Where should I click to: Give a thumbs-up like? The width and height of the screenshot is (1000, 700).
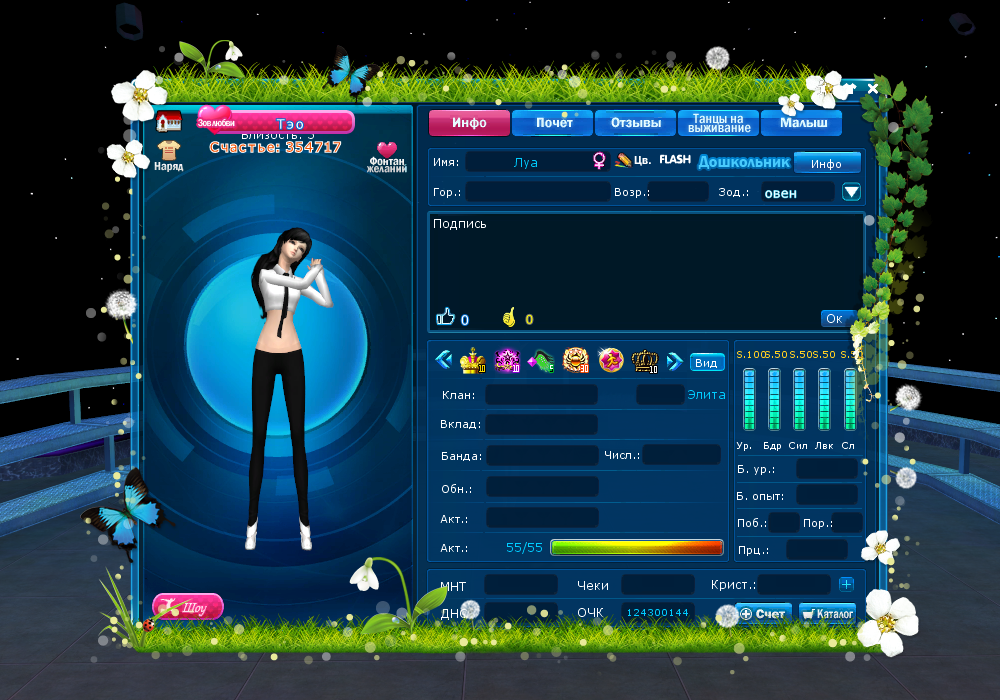point(446,318)
